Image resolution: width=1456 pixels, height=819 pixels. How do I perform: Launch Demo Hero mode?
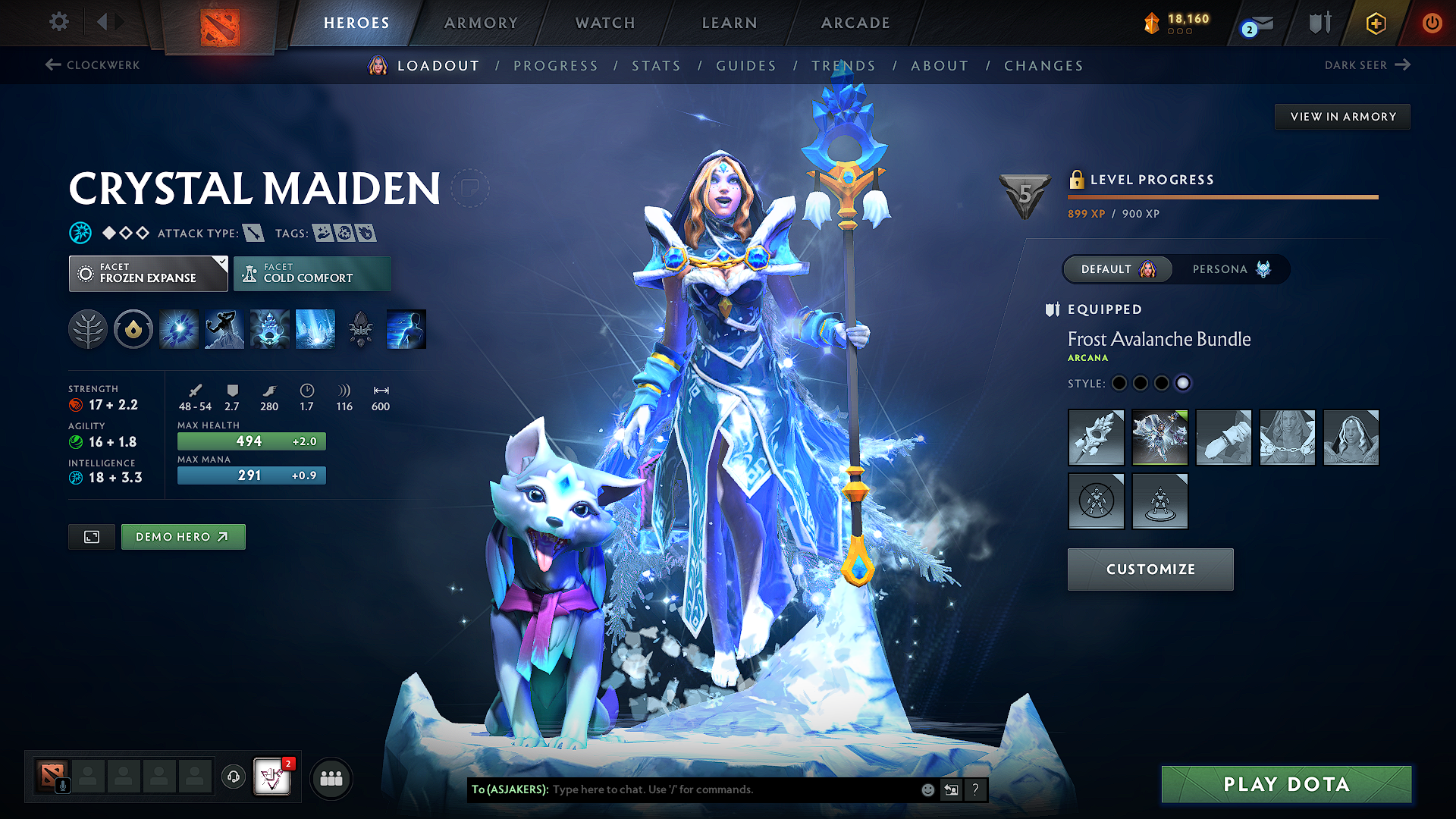pos(183,537)
